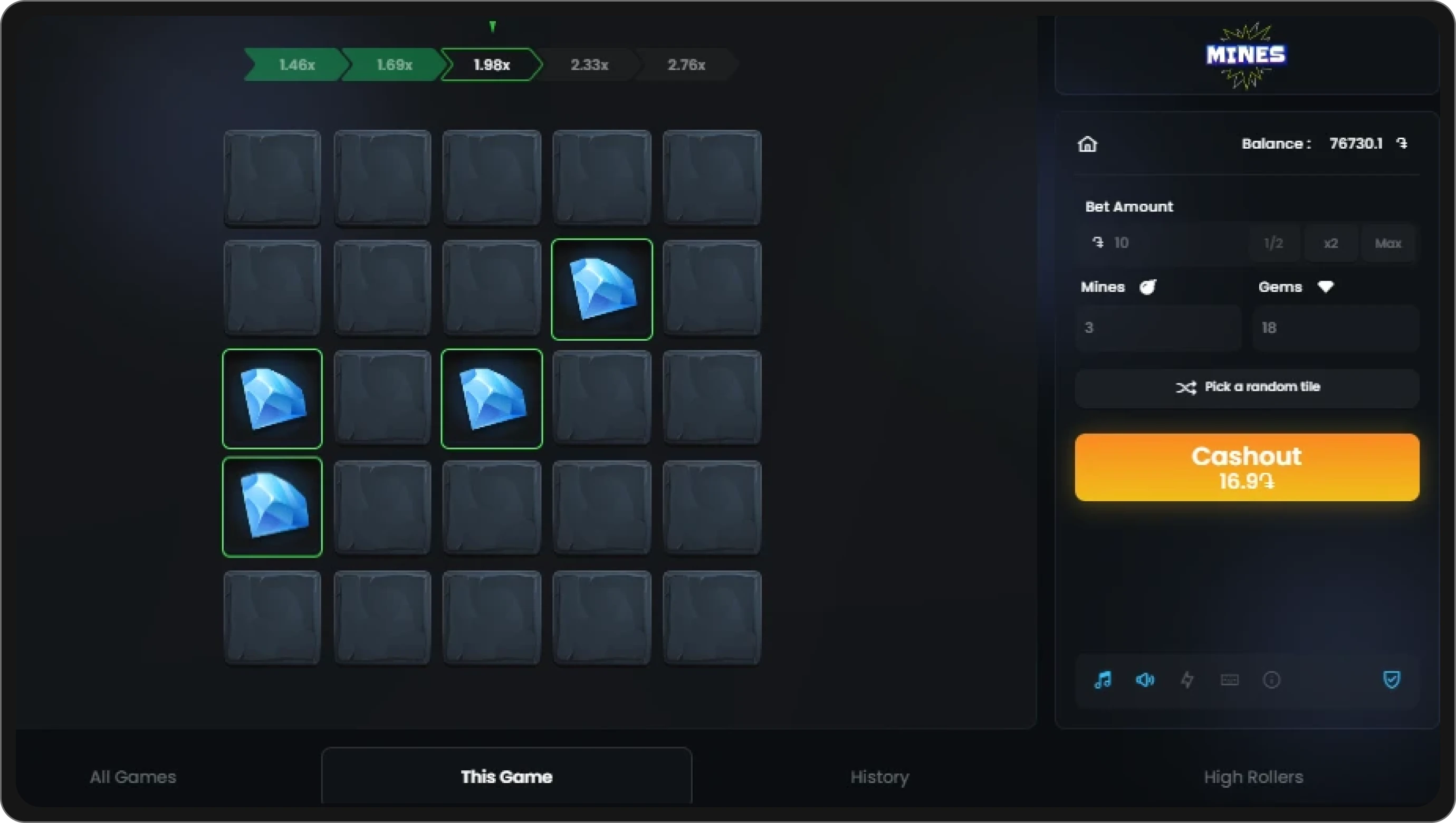The height and width of the screenshot is (823, 1456).
Task: Select the mine bomb icon next to Mines
Action: pyautogui.click(x=1148, y=286)
